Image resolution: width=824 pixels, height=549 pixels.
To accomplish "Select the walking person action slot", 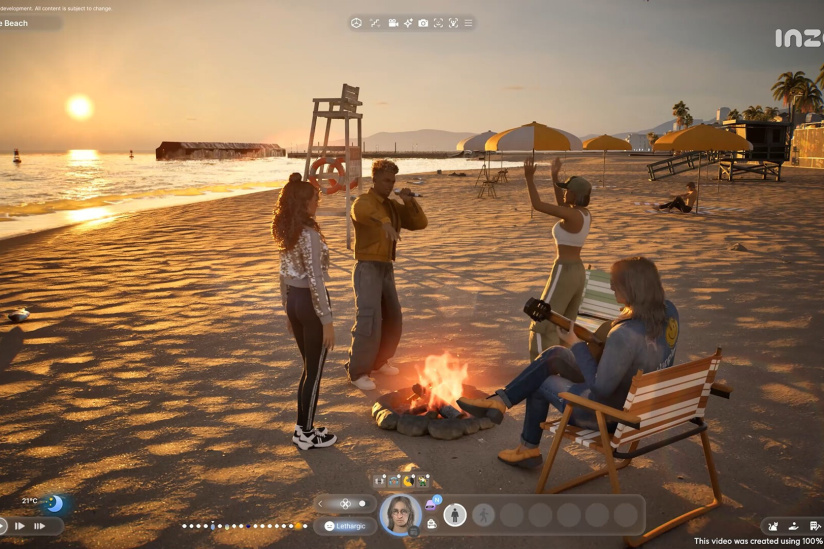I will click(x=484, y=515).
